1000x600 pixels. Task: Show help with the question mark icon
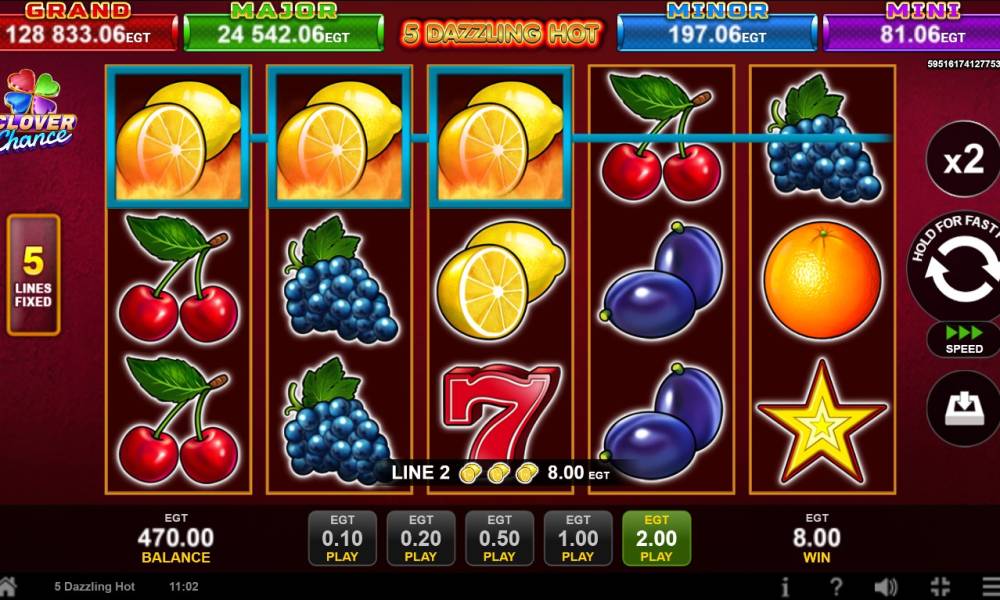pos(836,587)
